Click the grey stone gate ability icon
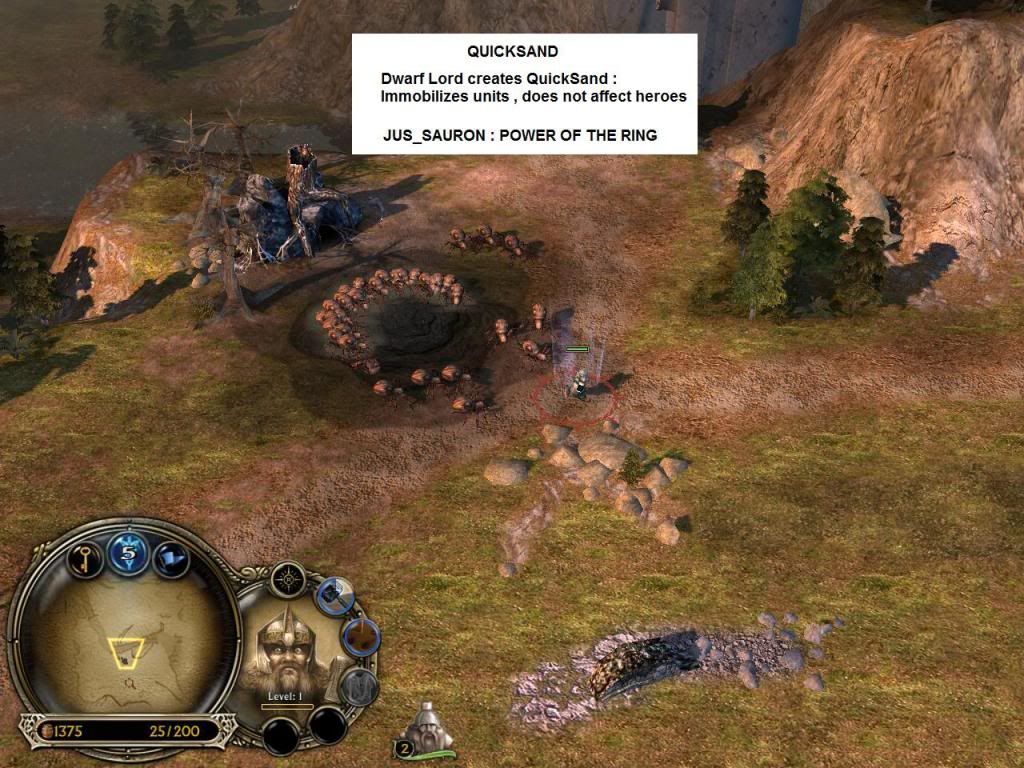This screenshot has width=1024, height=768. tap(358, 687)
